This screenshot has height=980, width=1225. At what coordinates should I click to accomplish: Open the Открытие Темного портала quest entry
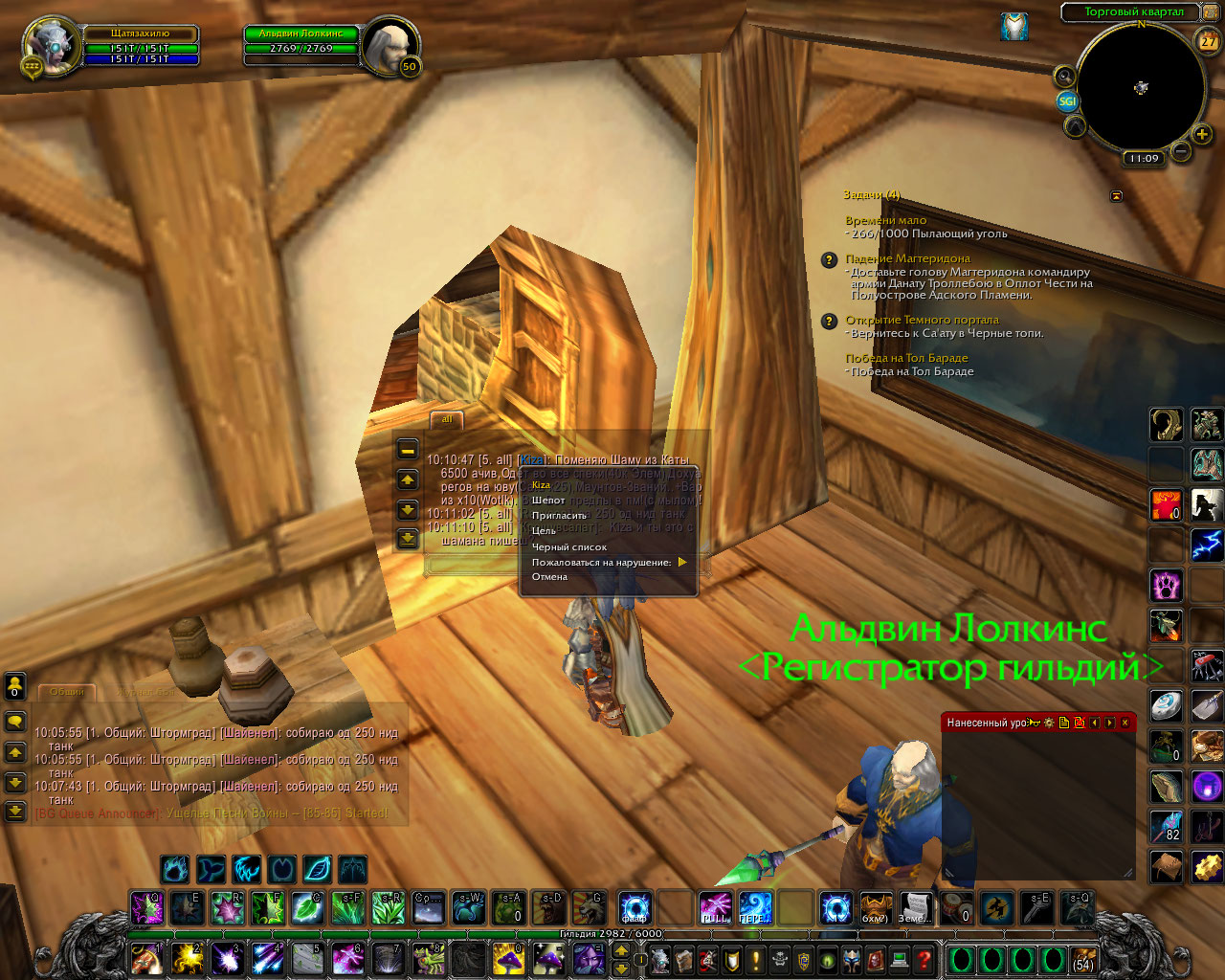tap(922, 320)
